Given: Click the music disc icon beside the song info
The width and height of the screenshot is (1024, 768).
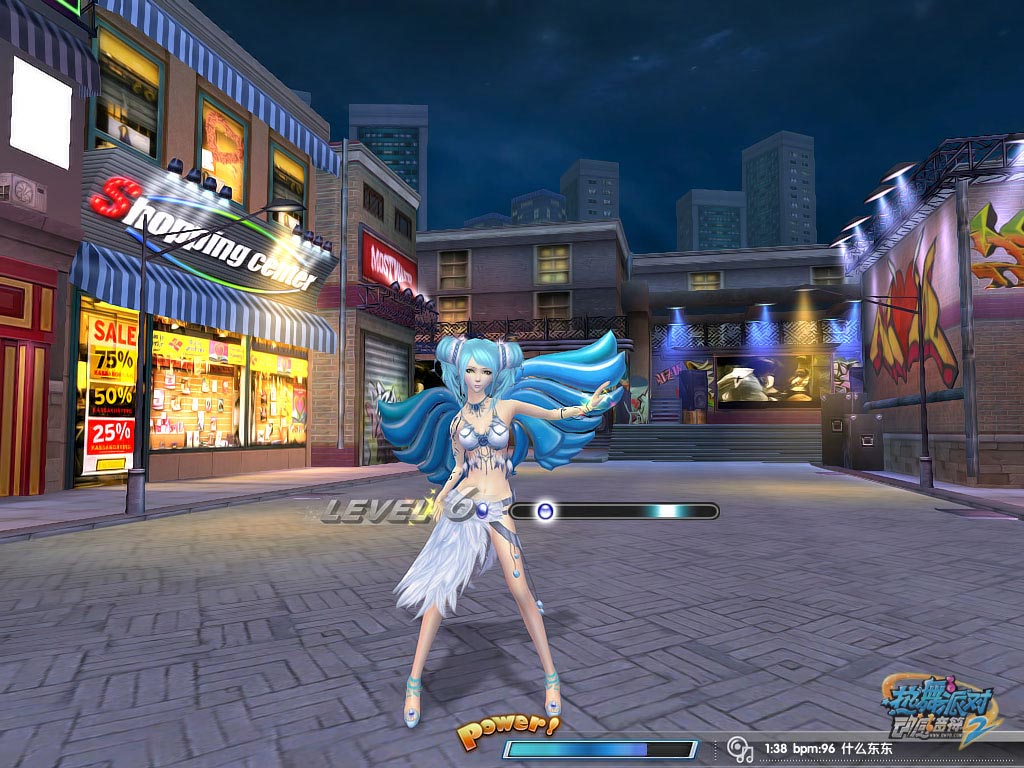Looking at the screenshot, I should coord(739,748).
